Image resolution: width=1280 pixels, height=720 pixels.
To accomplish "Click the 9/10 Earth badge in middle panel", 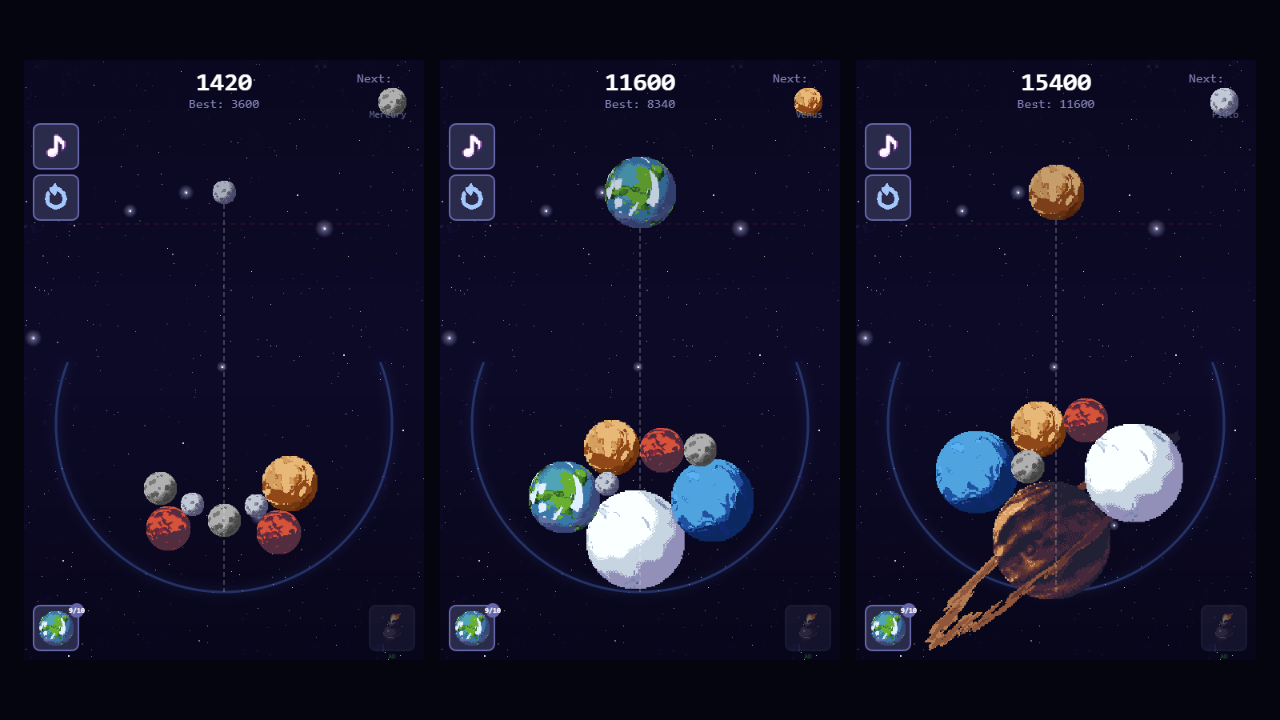I will pos(471,629).
